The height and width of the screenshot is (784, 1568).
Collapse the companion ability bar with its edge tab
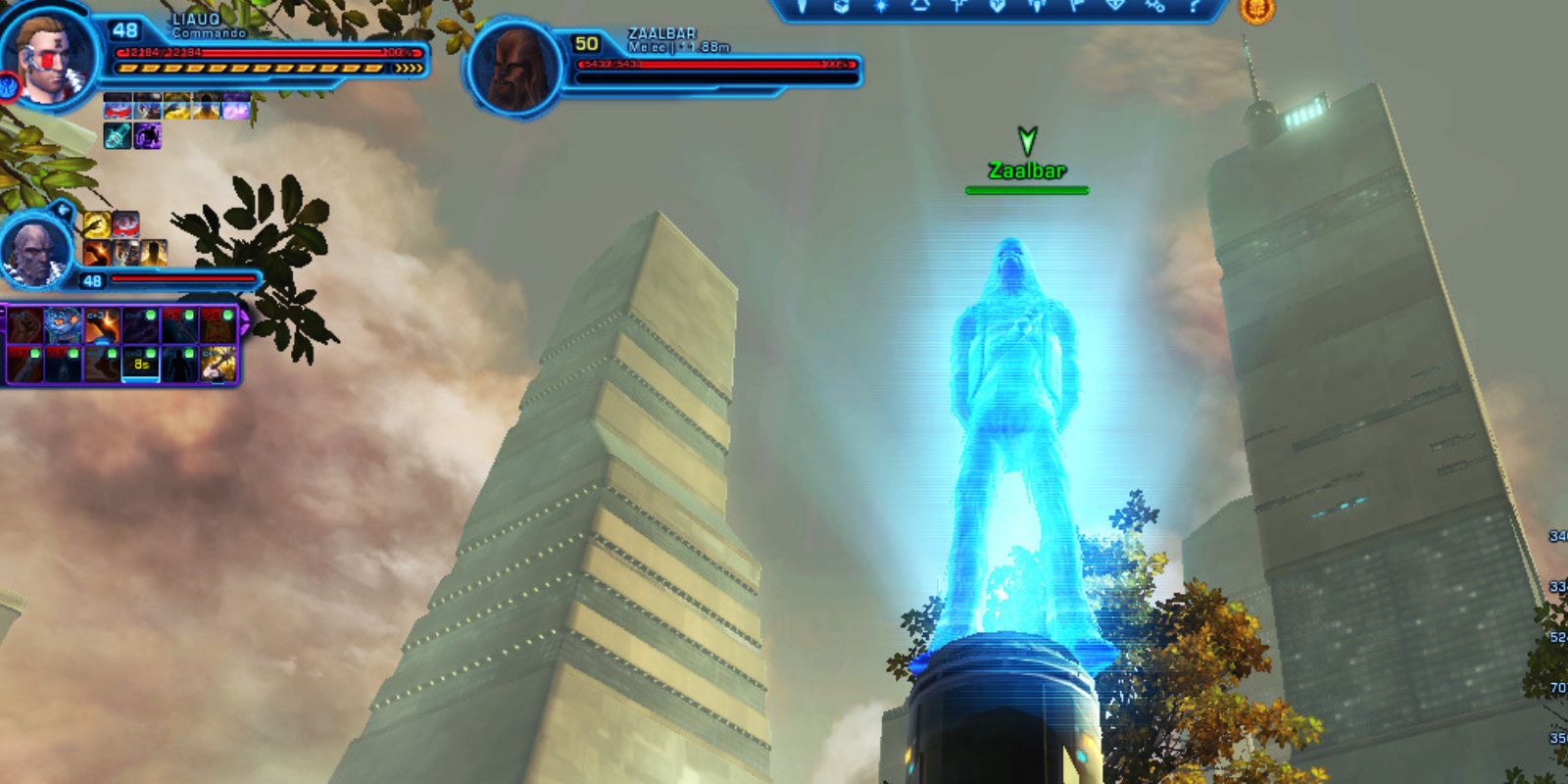point(3,312)
